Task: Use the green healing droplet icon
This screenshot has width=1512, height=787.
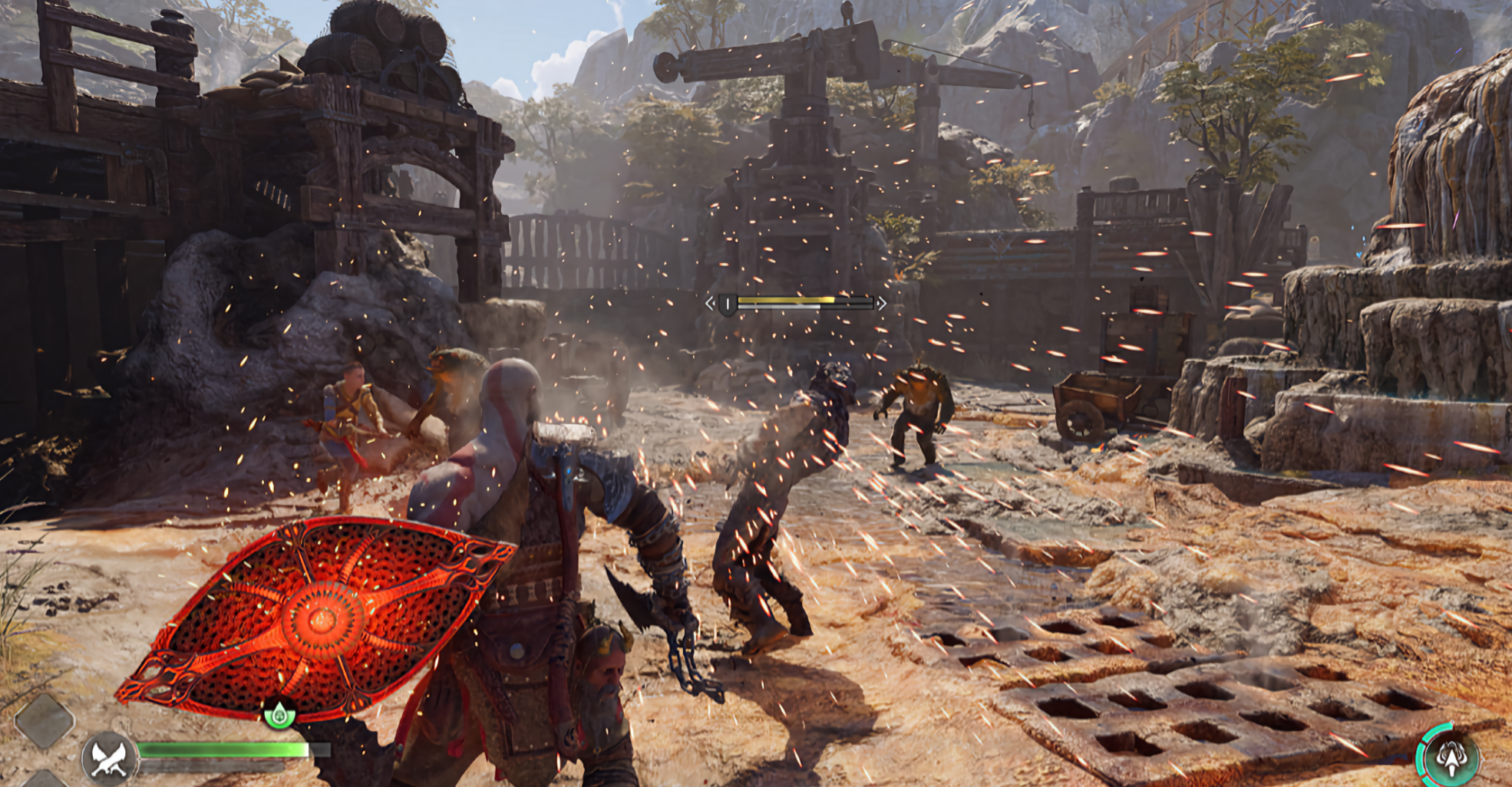Action: coord(279,715)
